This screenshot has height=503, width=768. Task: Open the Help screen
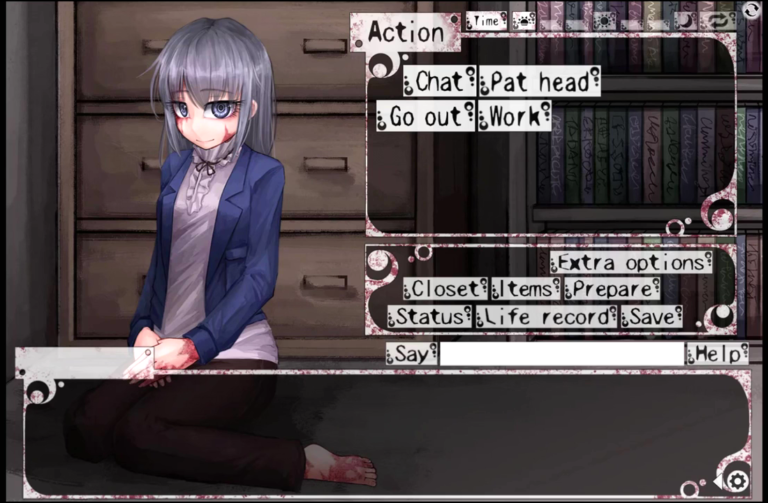click(717, 354)
